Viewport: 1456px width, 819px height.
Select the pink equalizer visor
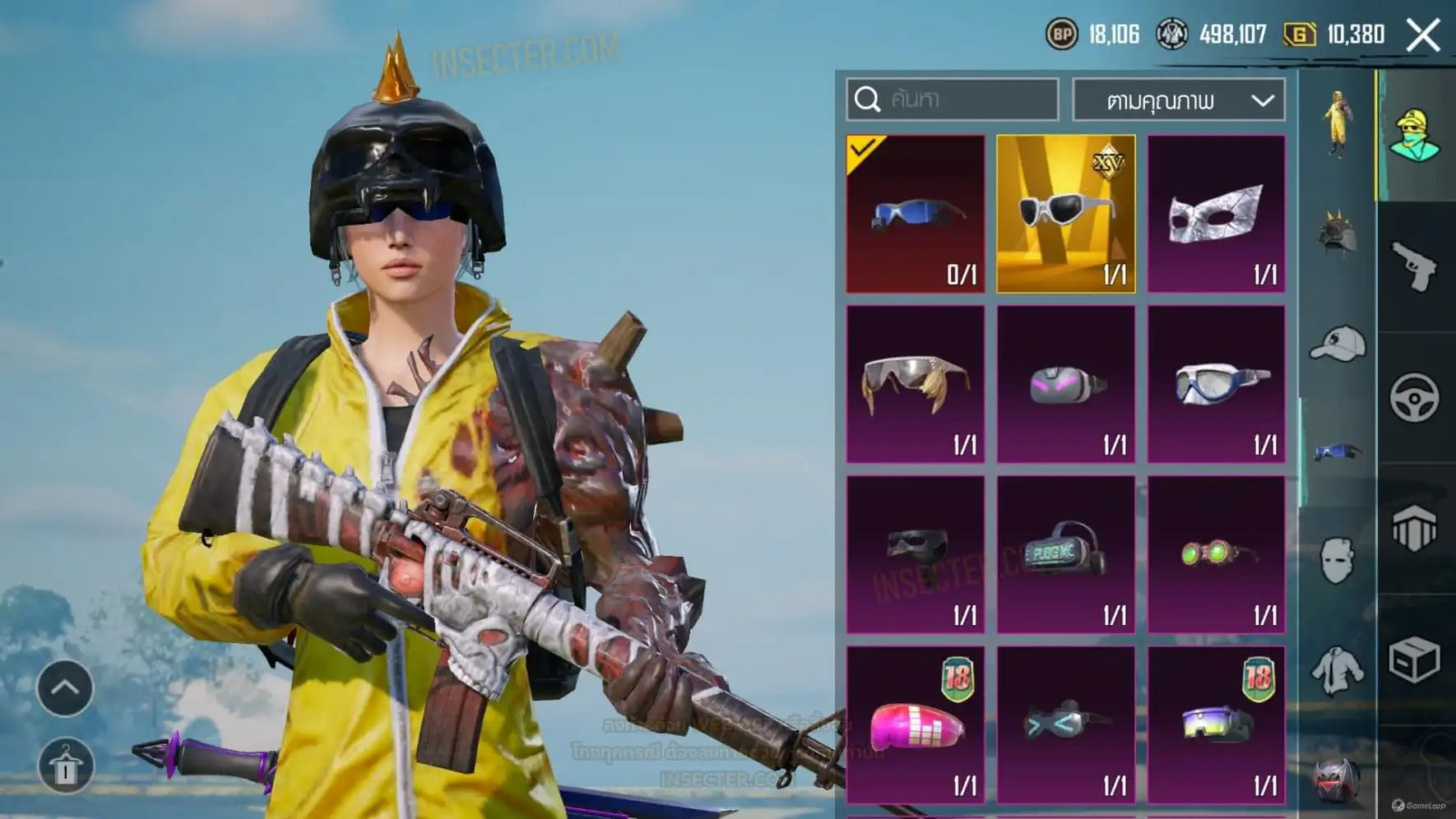[916, 724]
